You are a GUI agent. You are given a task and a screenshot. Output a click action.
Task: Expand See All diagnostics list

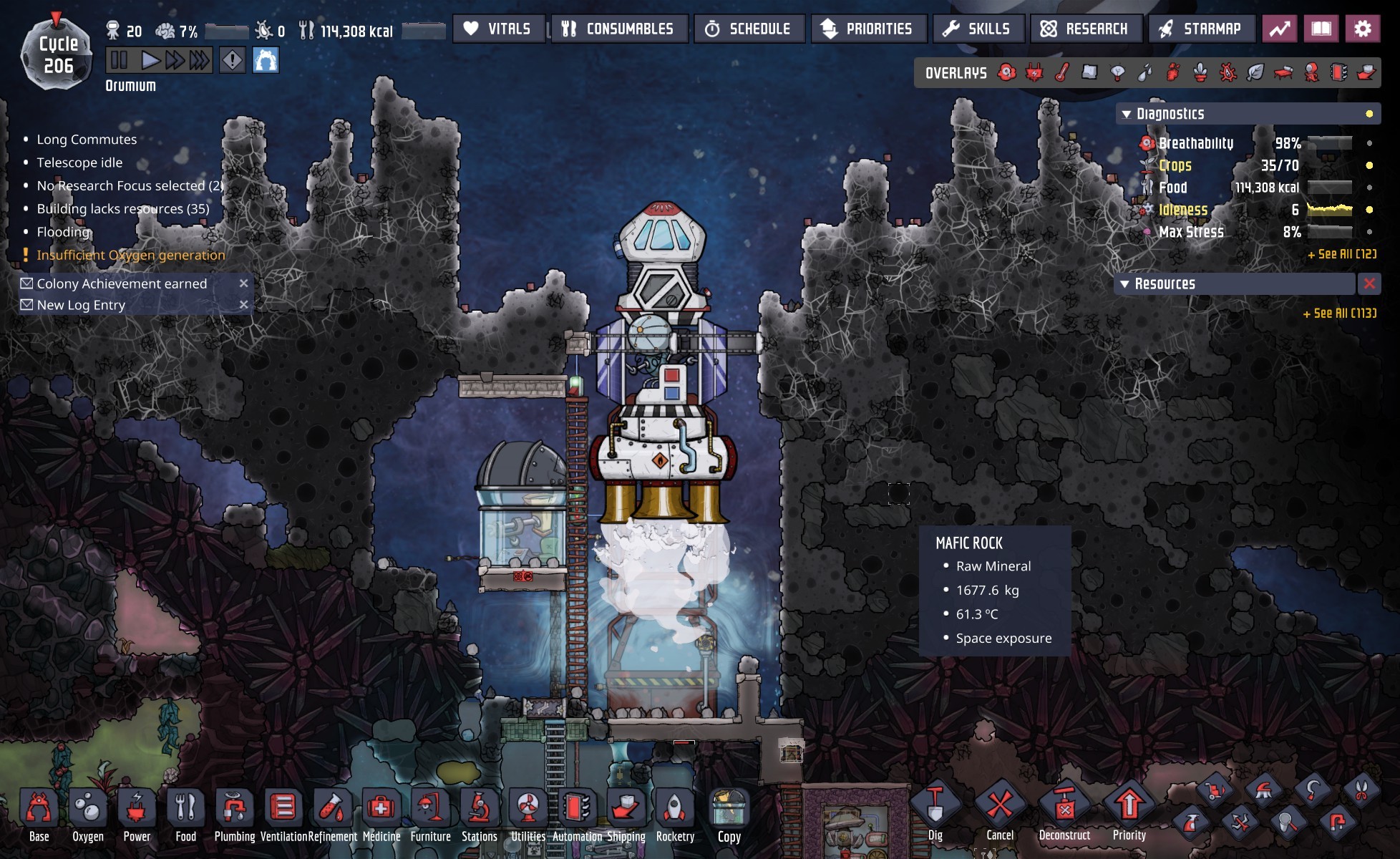tap(1341, 254)
